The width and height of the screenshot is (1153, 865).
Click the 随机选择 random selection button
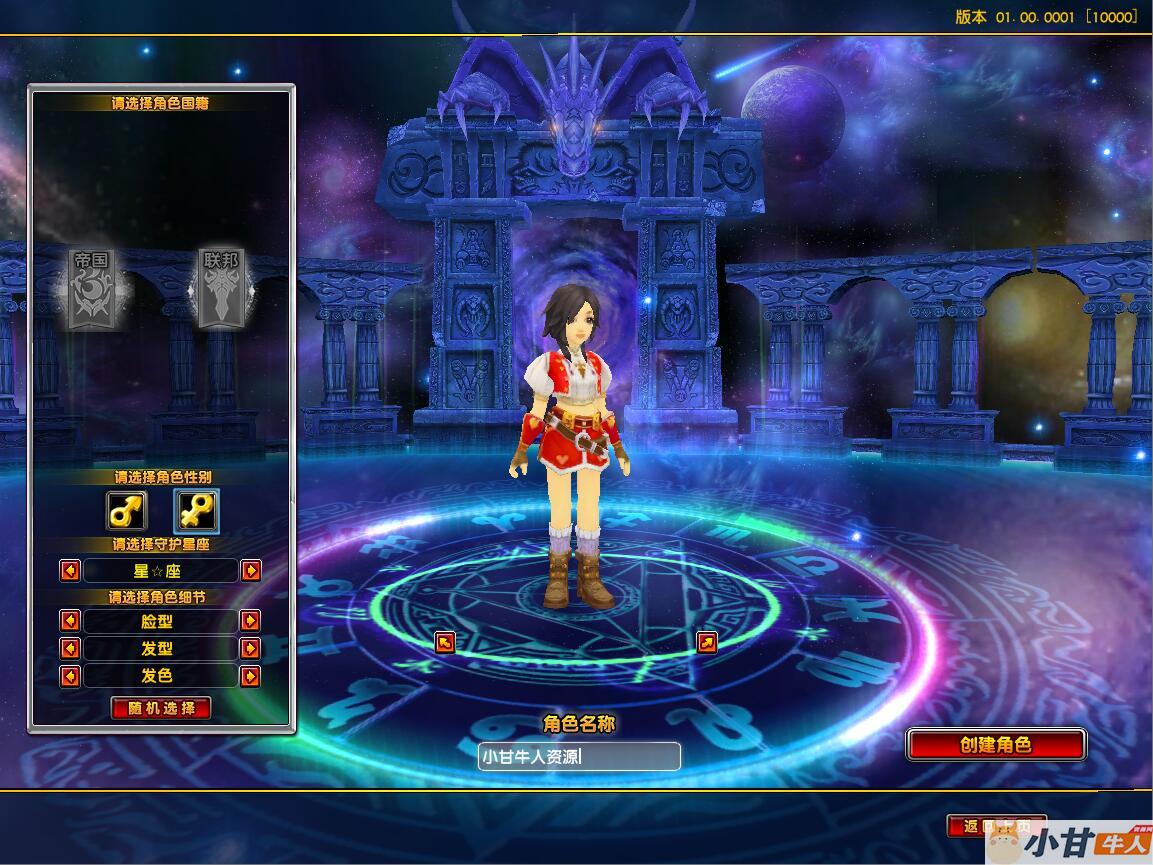(x=161, y=708)
